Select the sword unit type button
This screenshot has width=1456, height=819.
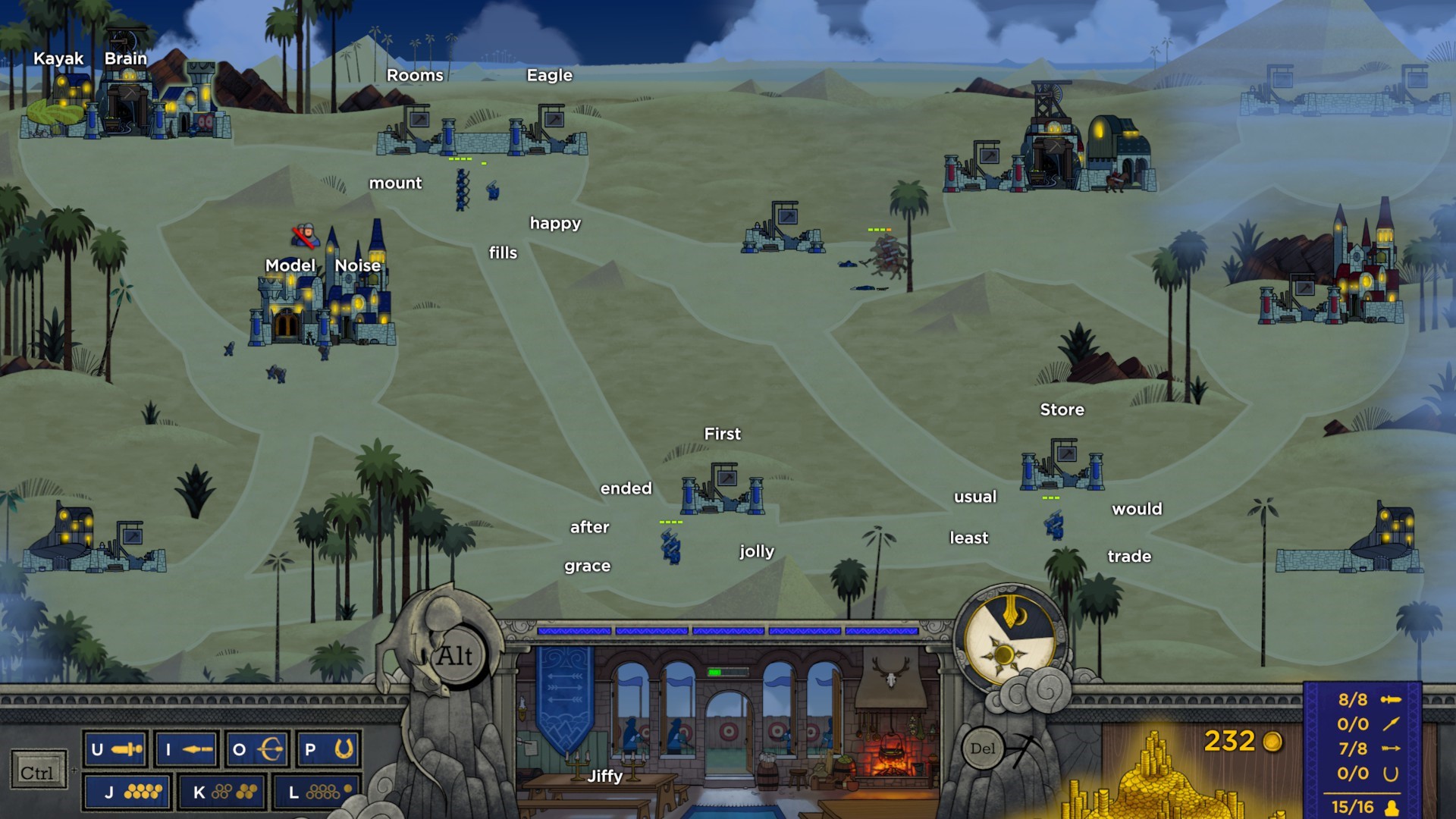(x=115, y=750)
